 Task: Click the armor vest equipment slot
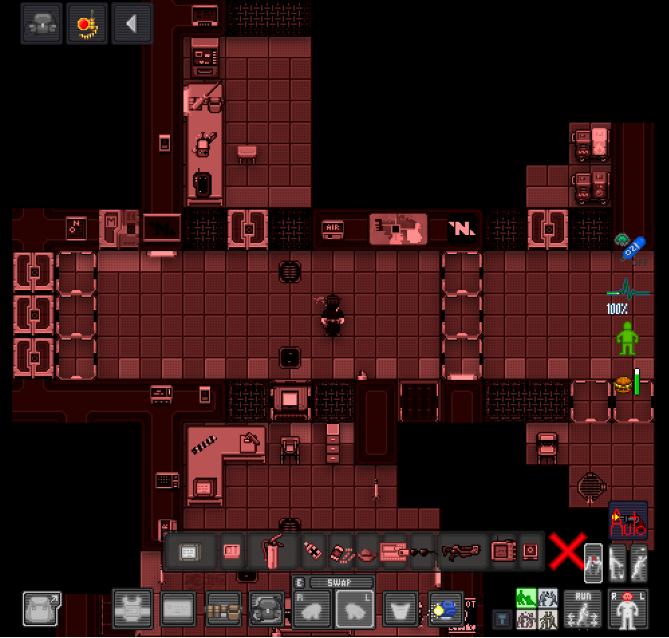pos(132,608)
